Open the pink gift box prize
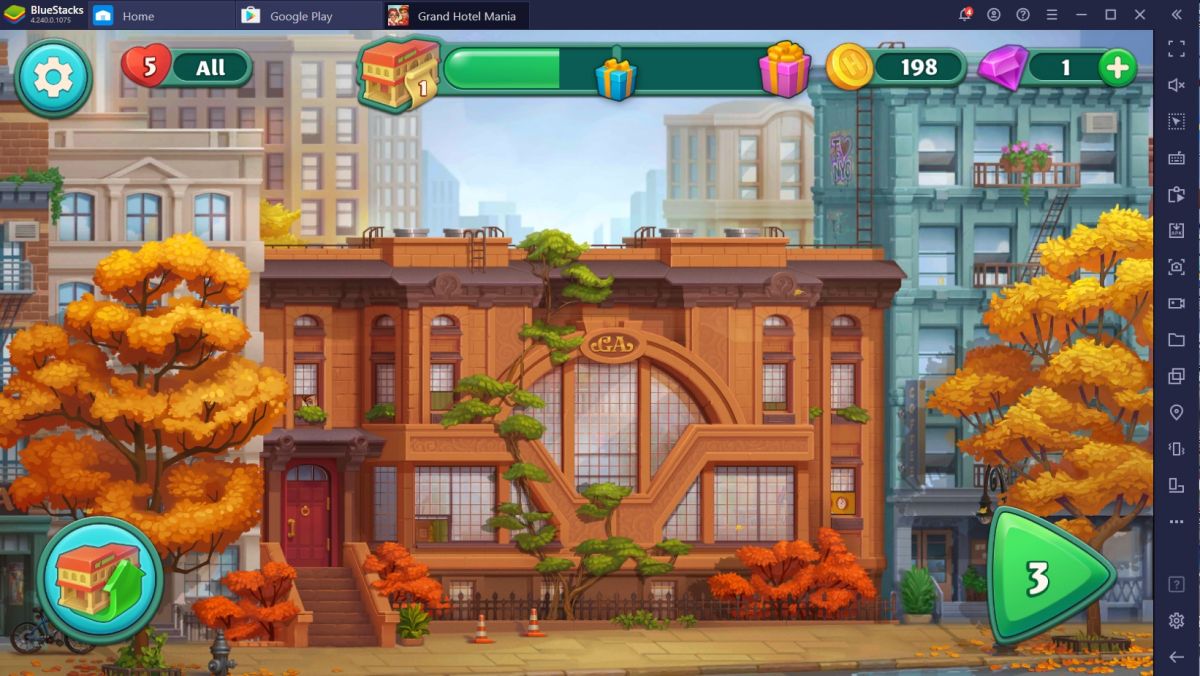Image resolution: width=1200 pixels, height=676 pixels. [784, 69]
